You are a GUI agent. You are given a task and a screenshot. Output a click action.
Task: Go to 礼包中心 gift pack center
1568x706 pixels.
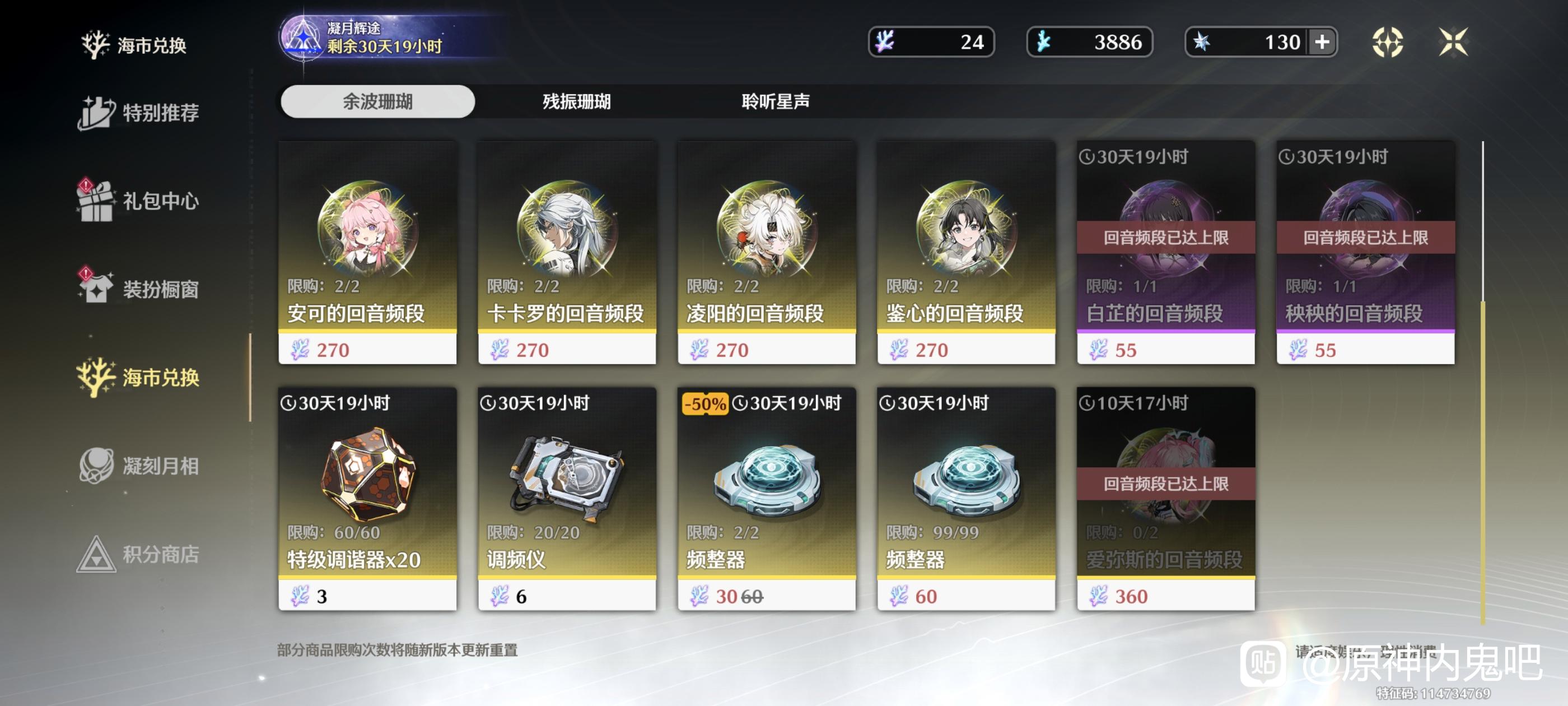click(x=139, y=201)
